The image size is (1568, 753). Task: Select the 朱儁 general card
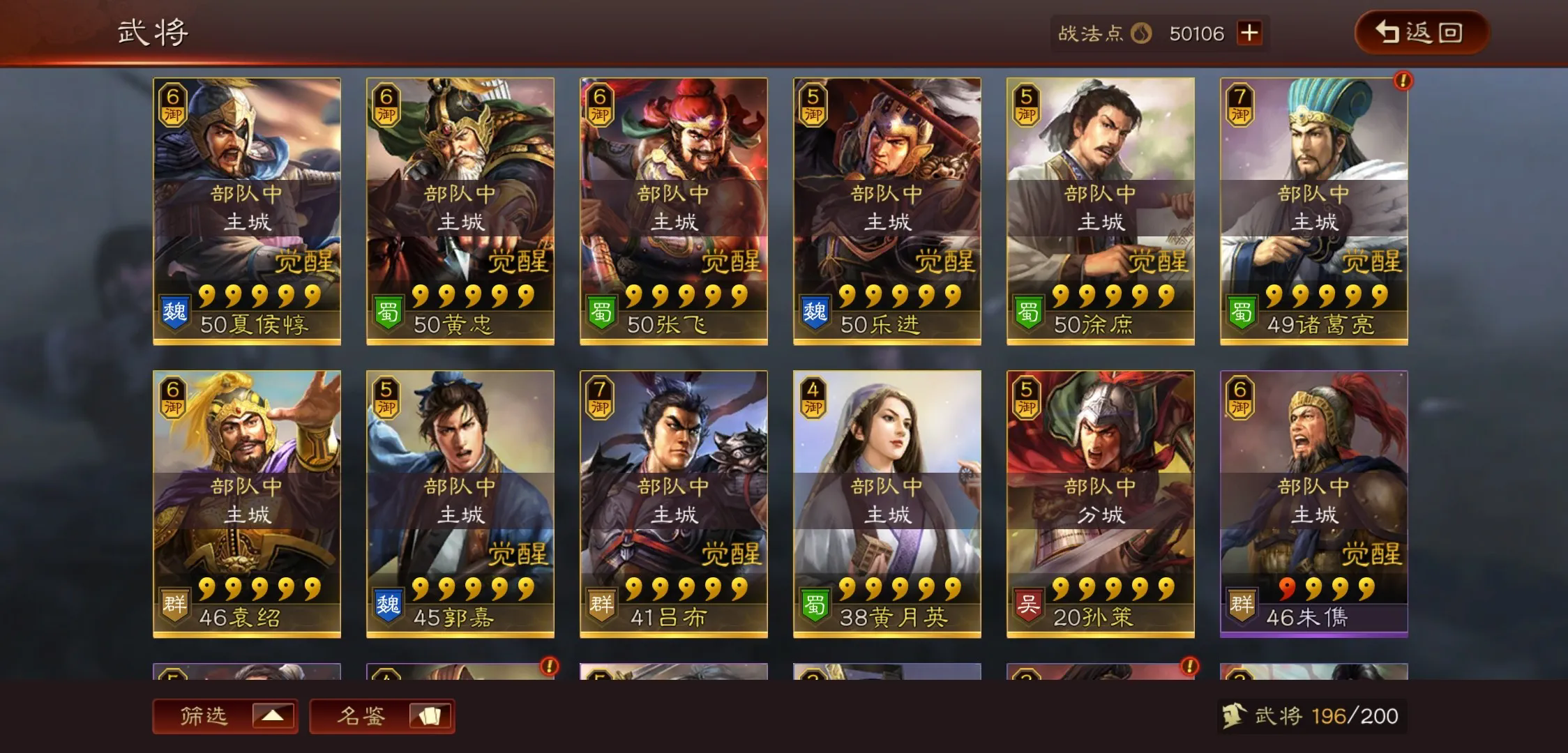click(1314, 504)
